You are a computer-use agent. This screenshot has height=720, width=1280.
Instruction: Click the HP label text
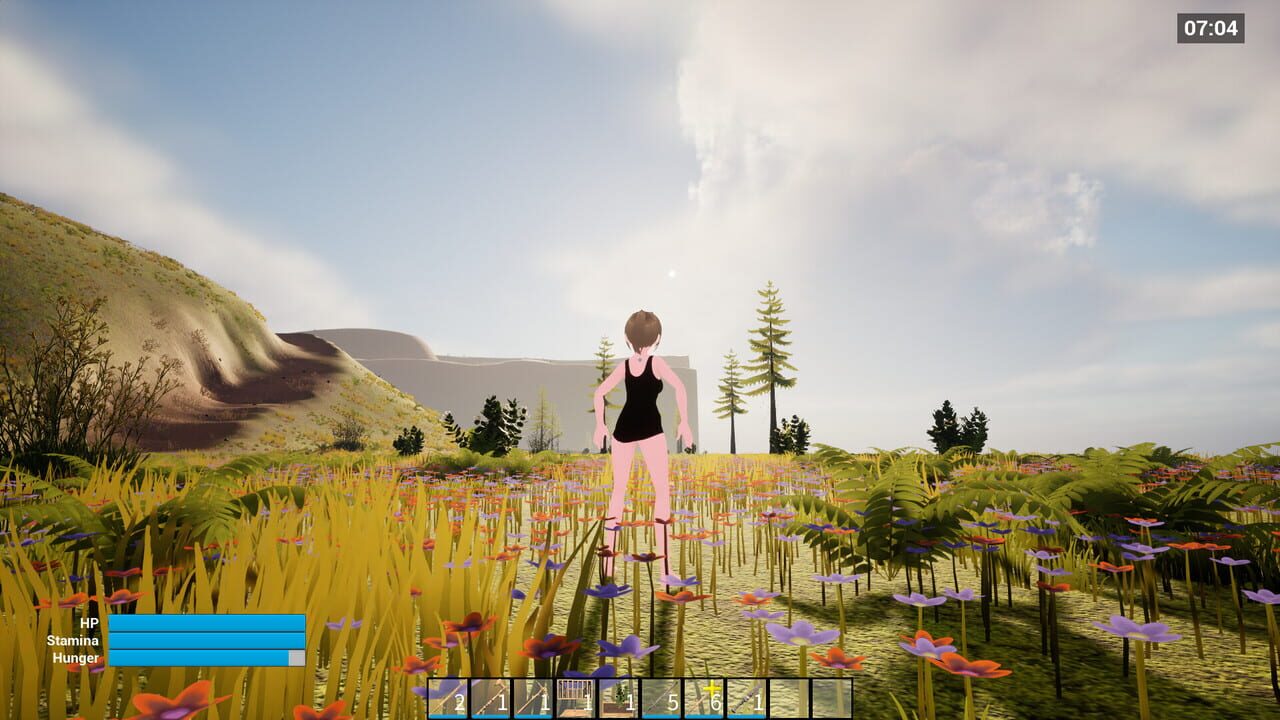click(x=88, y=624)
